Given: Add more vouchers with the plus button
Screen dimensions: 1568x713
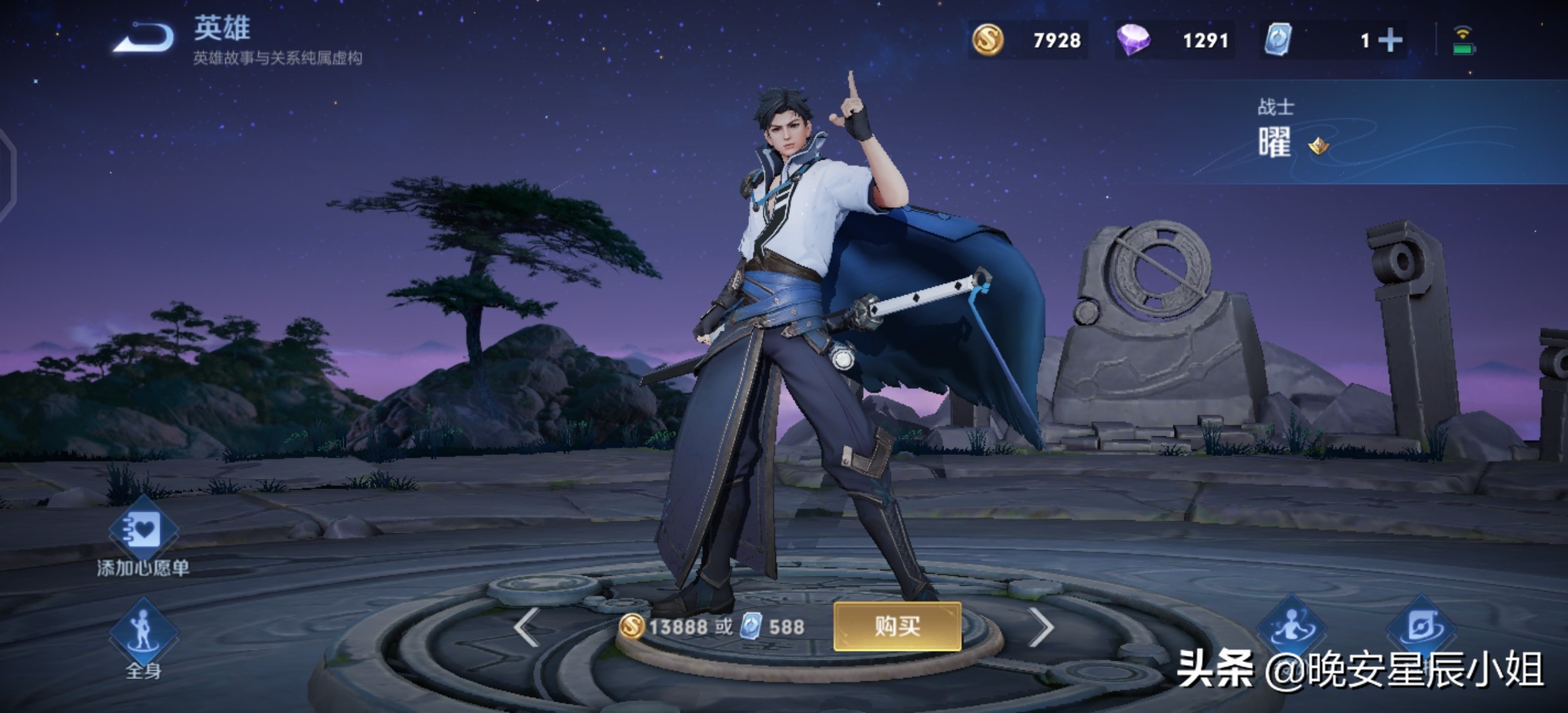Looking at the screenshot, I should [x=1390, y=40].
